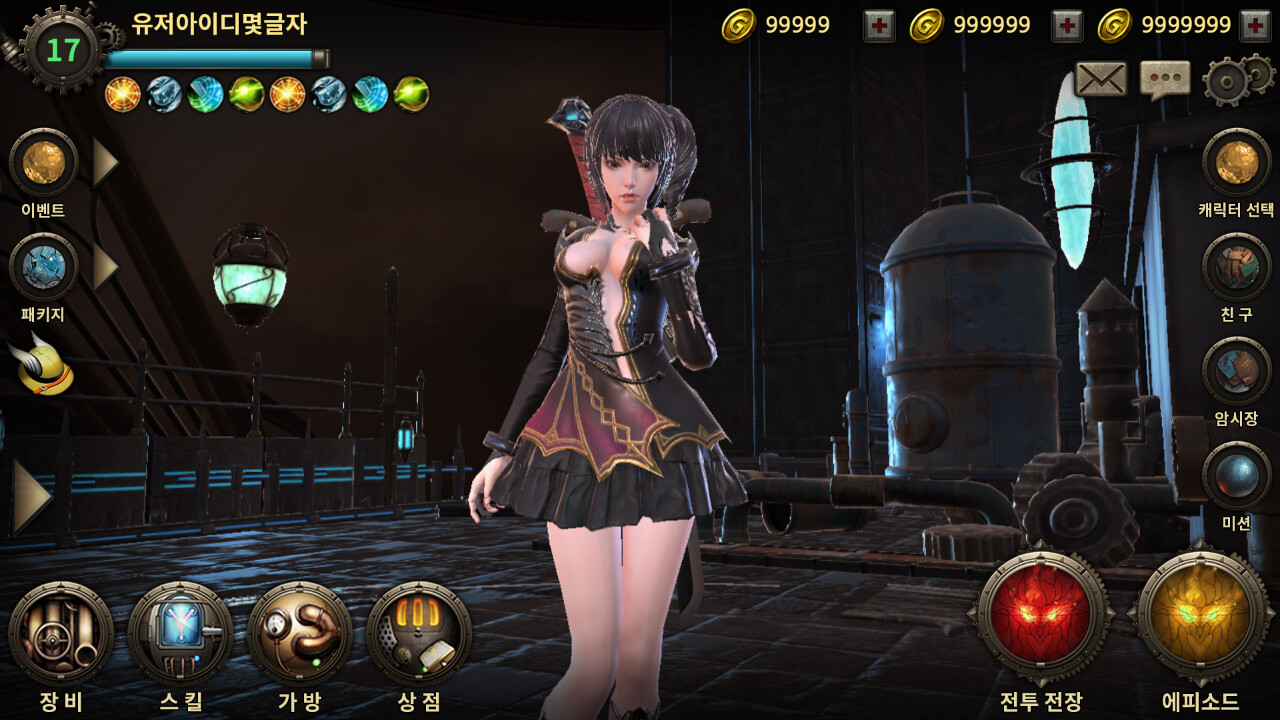The height and width of the screenshot is (720, 1280).
Task: Open 캐릭터 선택 character select
Action: tap(1236, 162)
